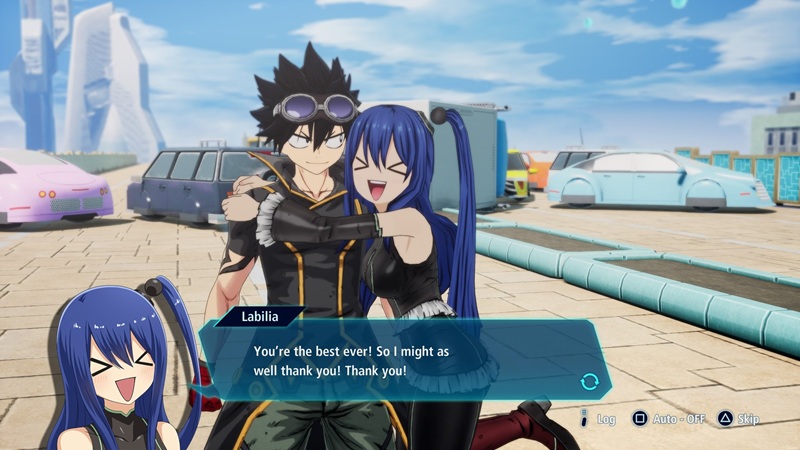
Task: Advance dialogue with the circular arrows icon
Action: [589, 381]
